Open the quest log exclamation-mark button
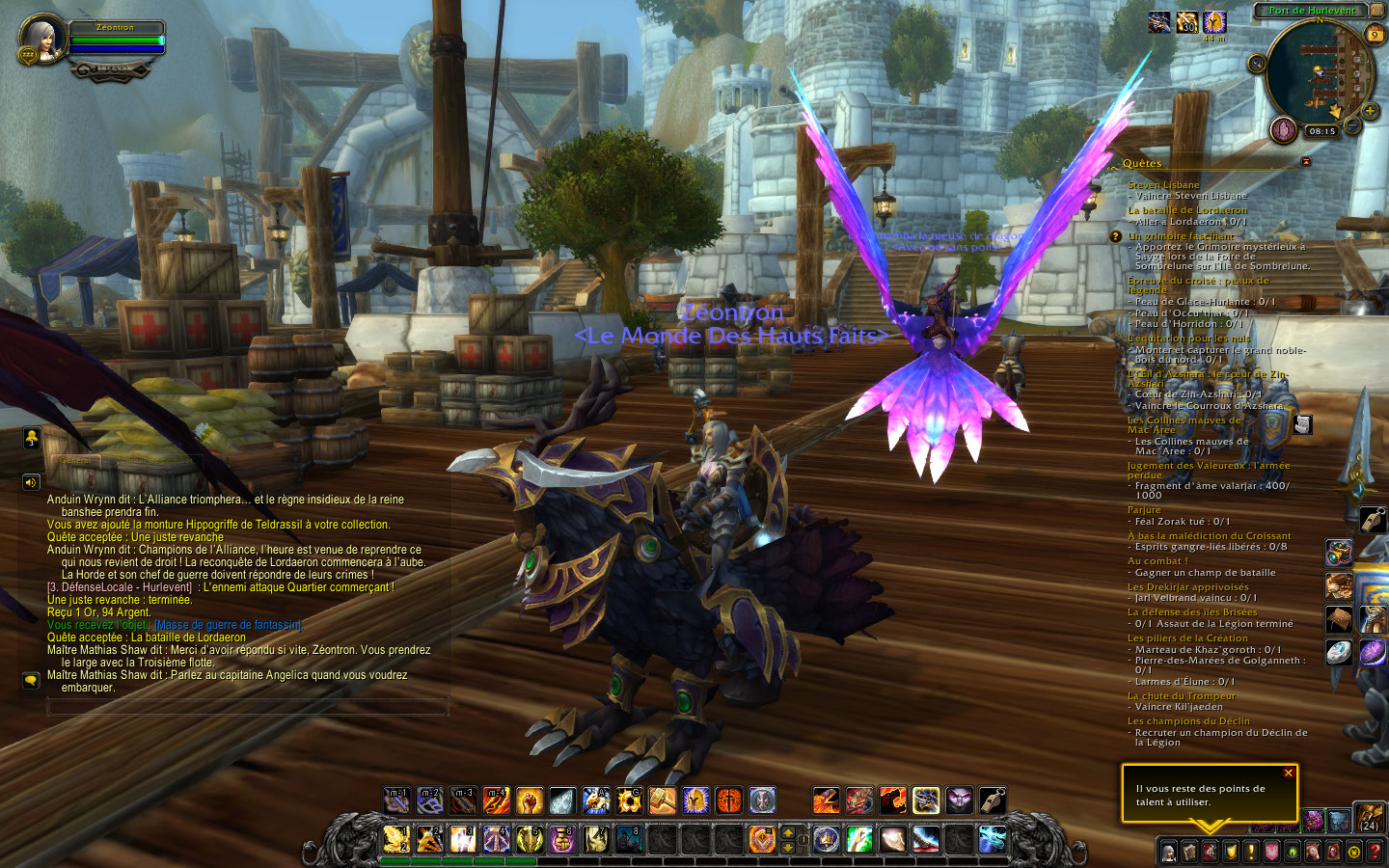The image size is (1389, 868). click(x=1251, y=852)
